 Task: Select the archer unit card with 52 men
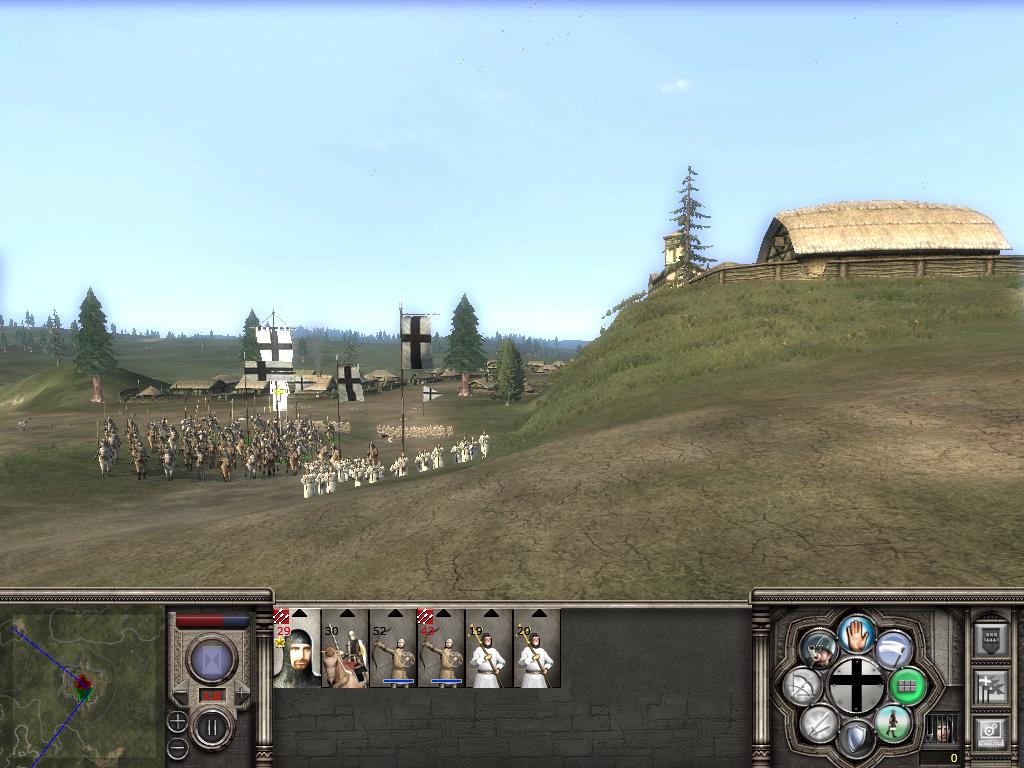click(x=393, y=649)
